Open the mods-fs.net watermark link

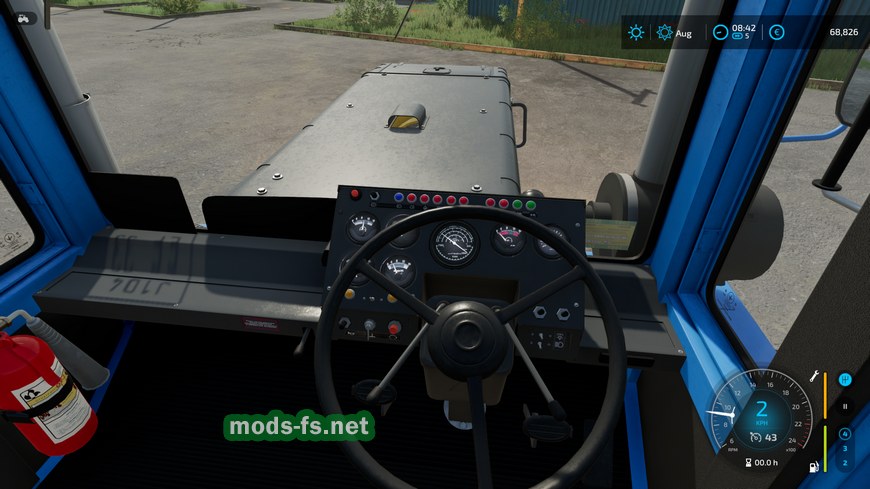299,427
